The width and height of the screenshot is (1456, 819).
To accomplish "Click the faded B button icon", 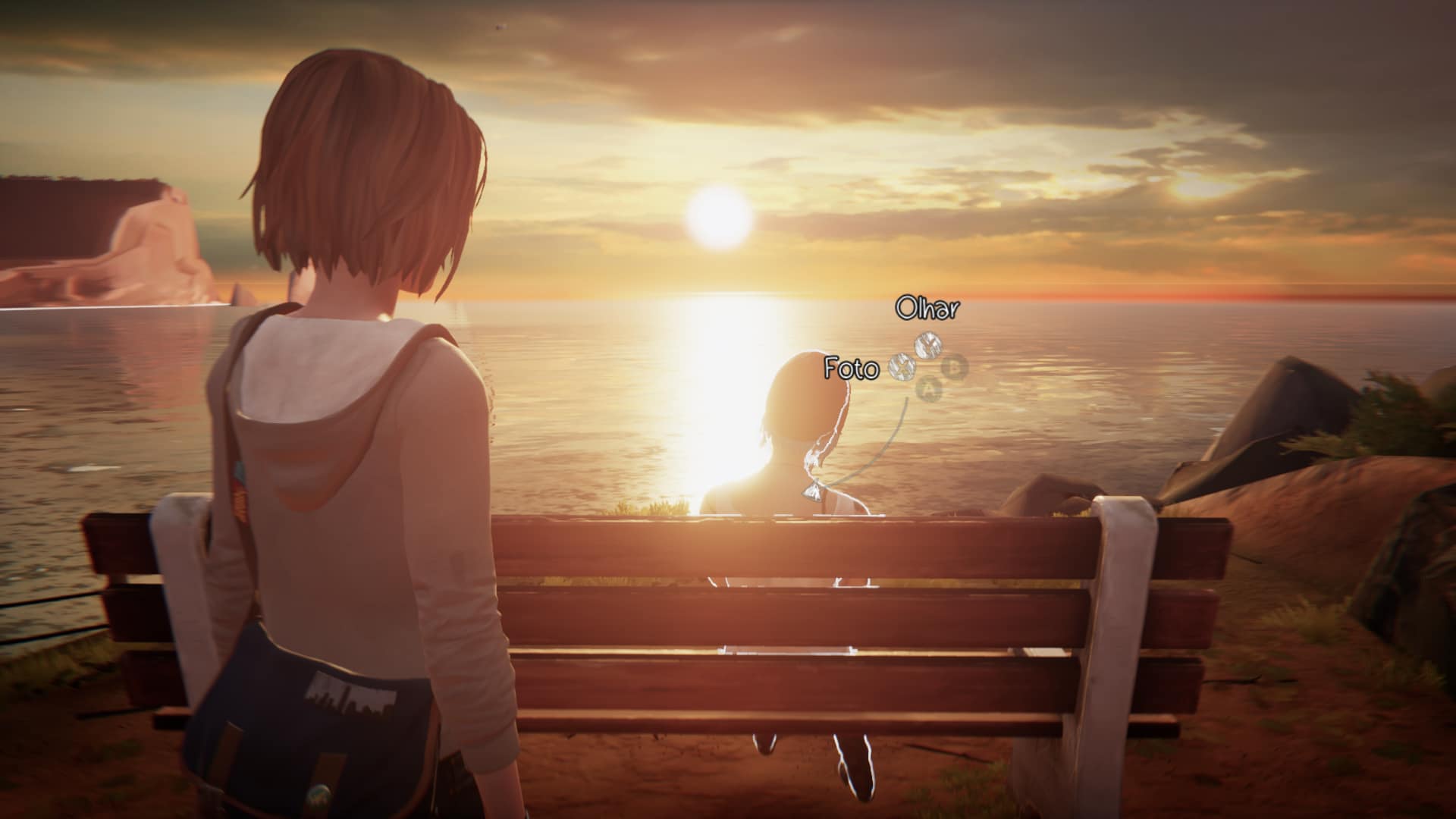I will [955, 367].
